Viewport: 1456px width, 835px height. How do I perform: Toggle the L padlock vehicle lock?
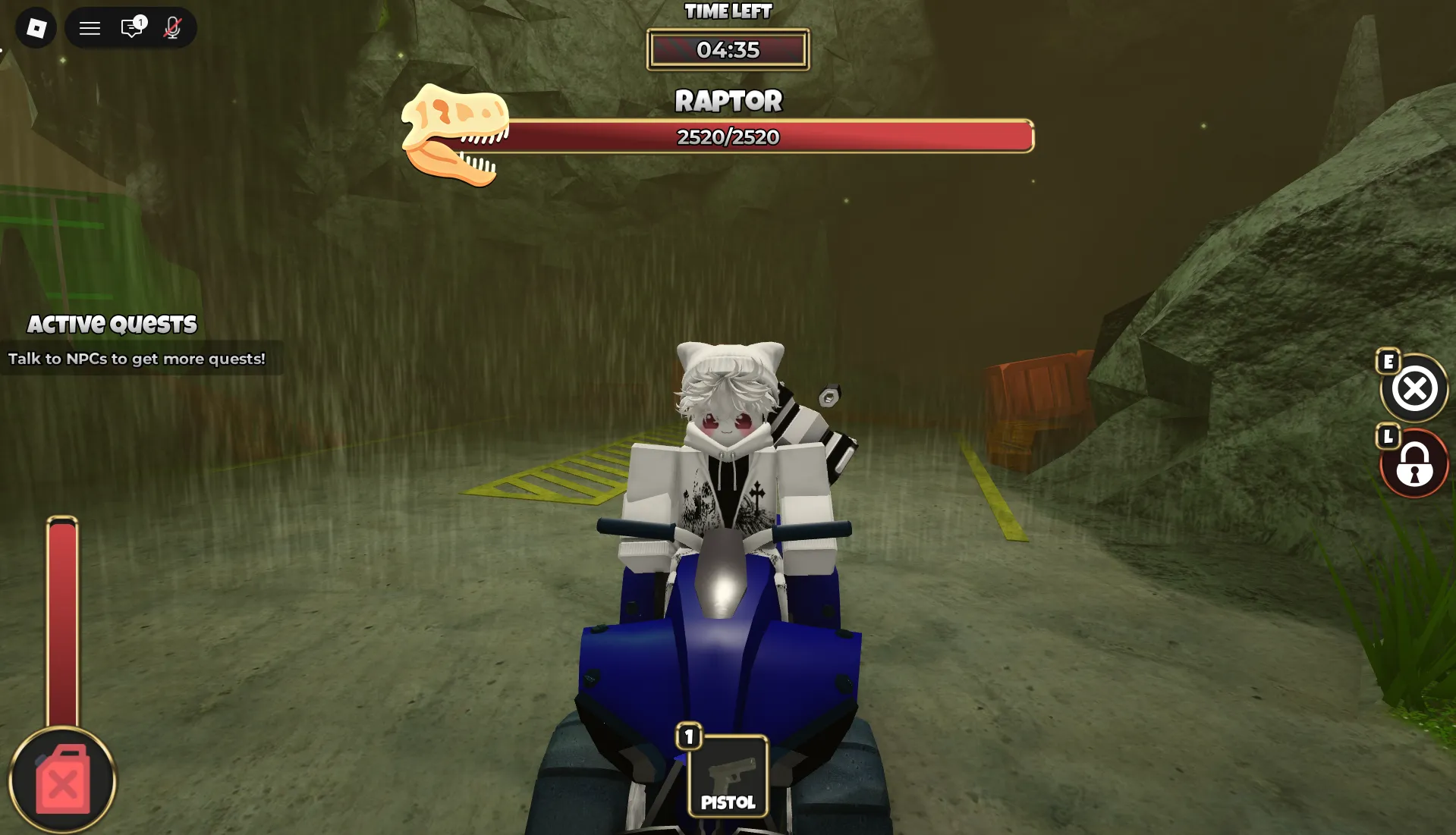tap(1413, 463)
